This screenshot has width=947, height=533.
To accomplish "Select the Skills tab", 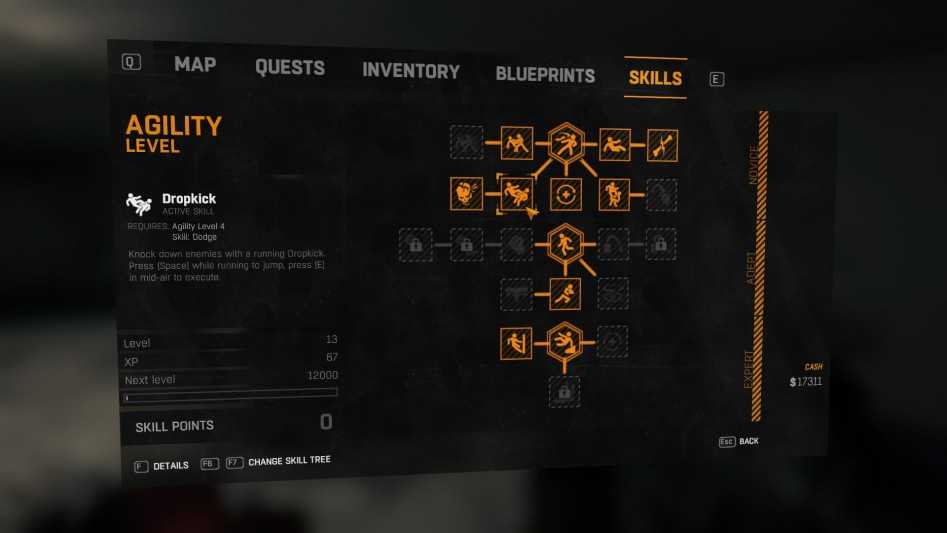I will point(655,77).
